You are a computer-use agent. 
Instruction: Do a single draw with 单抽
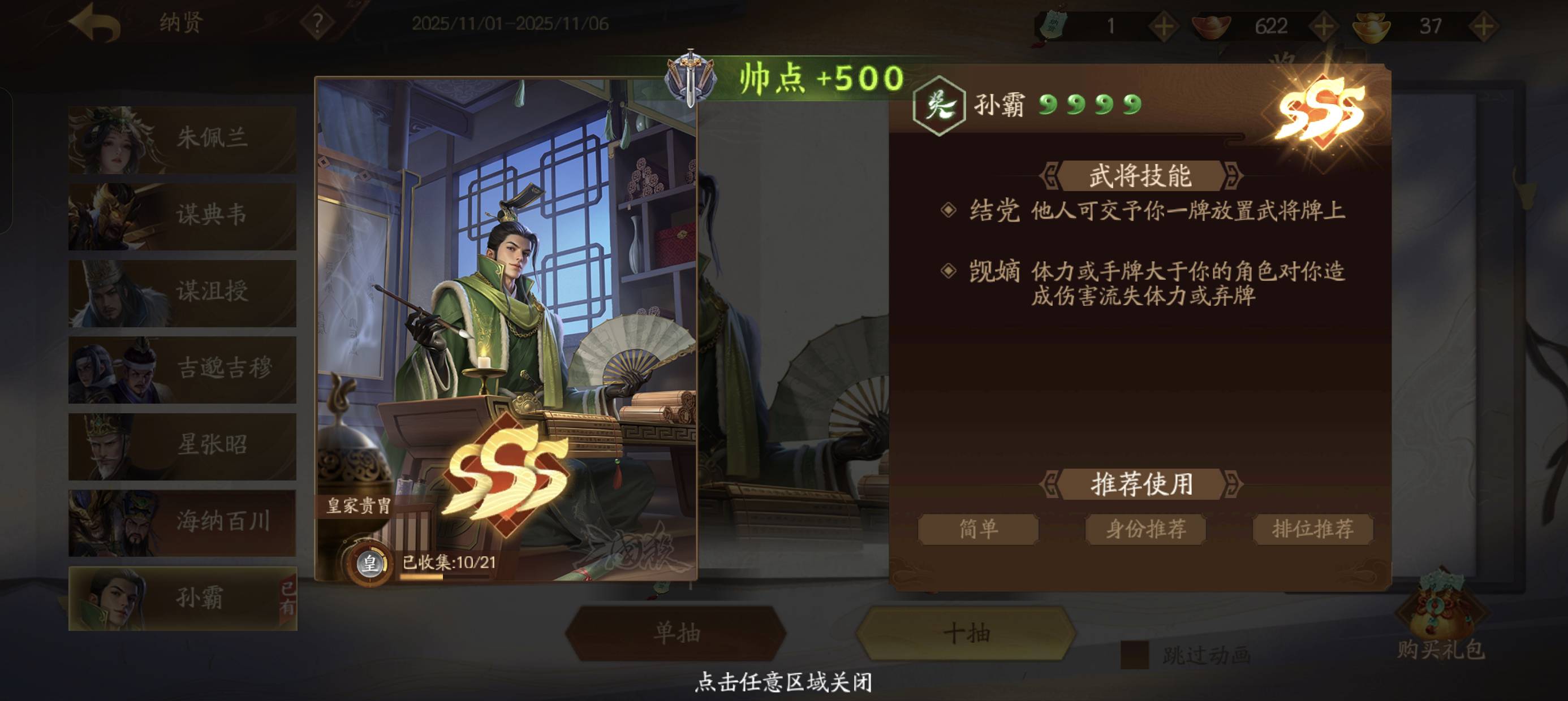pyautogui.click(x=675, y=634)
